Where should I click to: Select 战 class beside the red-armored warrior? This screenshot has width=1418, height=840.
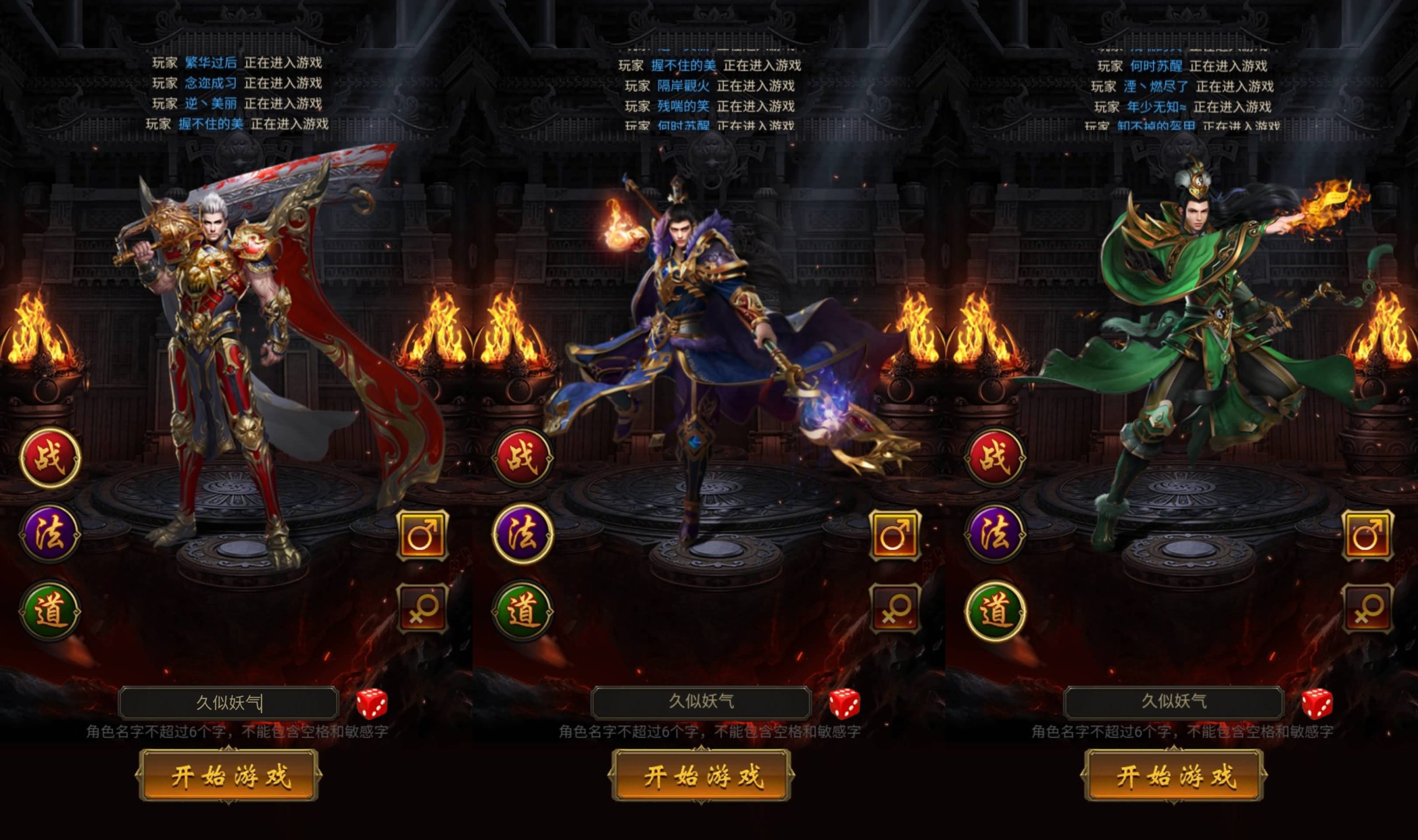(50, 458)
